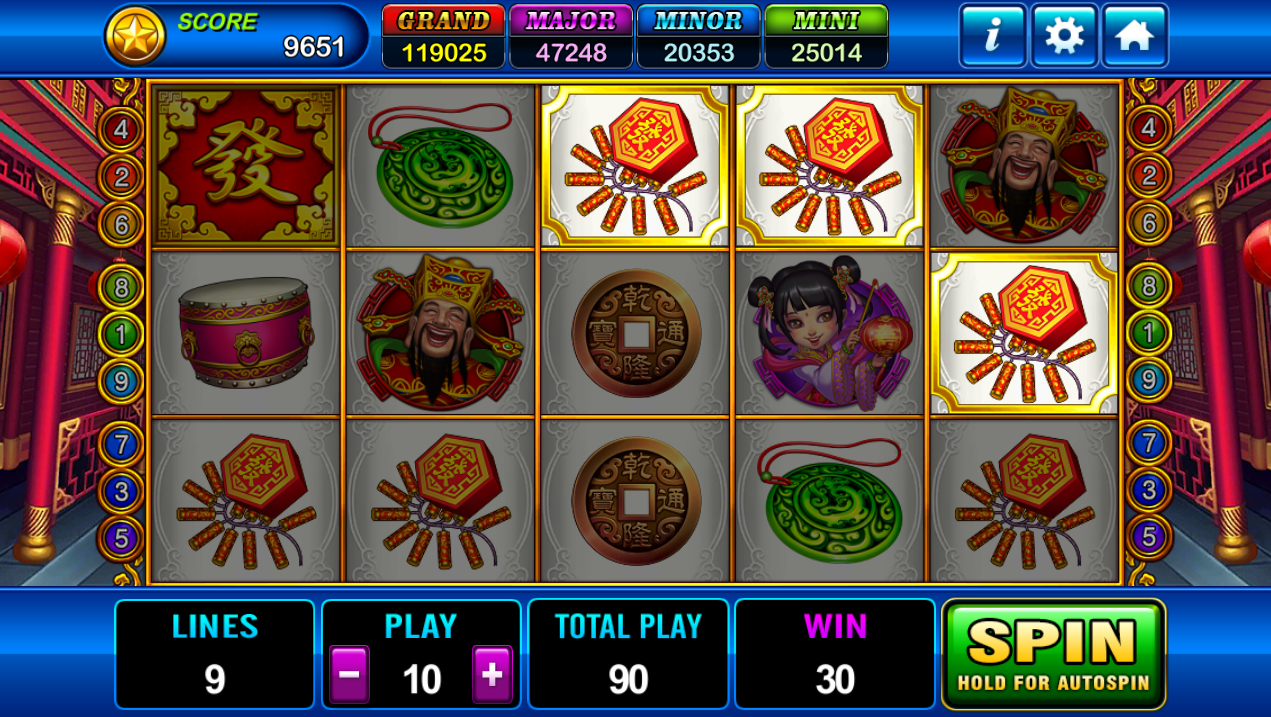Open the game info paytable

(x=992, y=36)
